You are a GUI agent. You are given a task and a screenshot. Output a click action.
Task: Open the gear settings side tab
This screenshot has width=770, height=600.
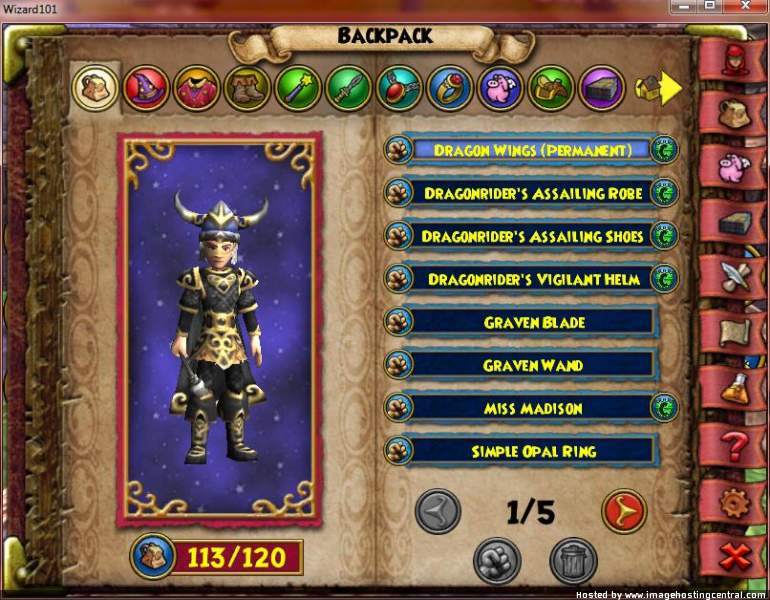pos(735,498)
